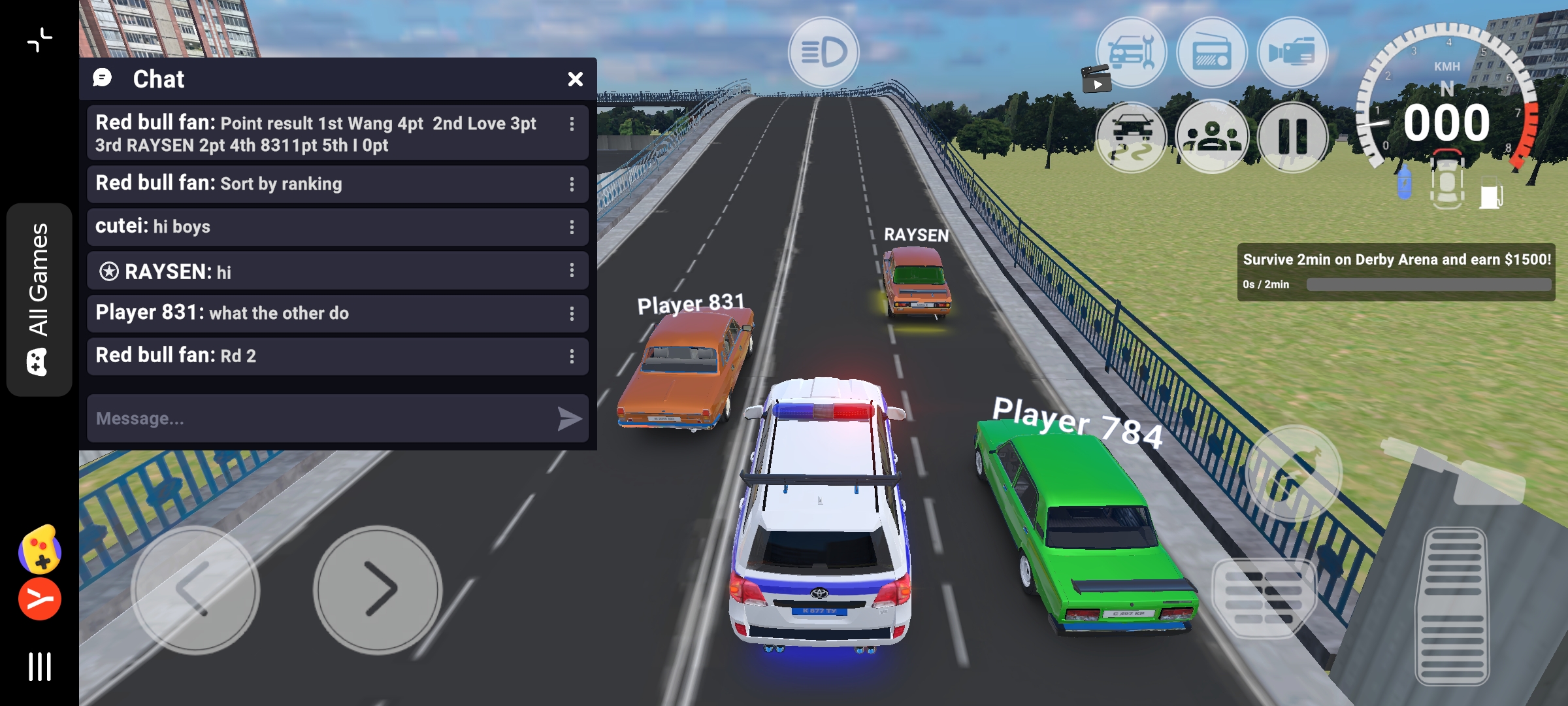Open options for Player 831's chat message
This screenshot has height=706, width=1568.
pyautogui.click(x=572, y=314)
